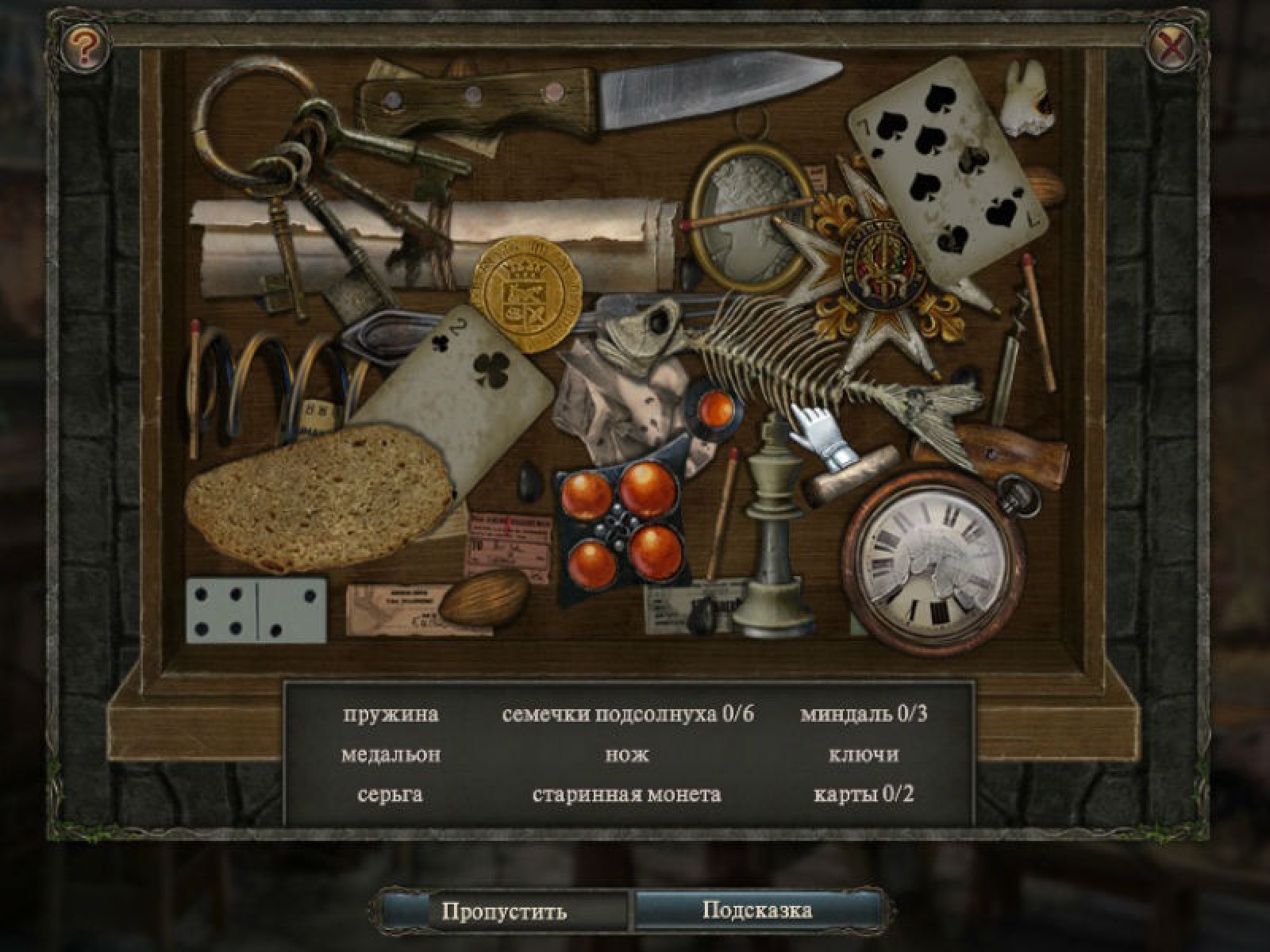Select the two of clubs card

click(460, 381)
